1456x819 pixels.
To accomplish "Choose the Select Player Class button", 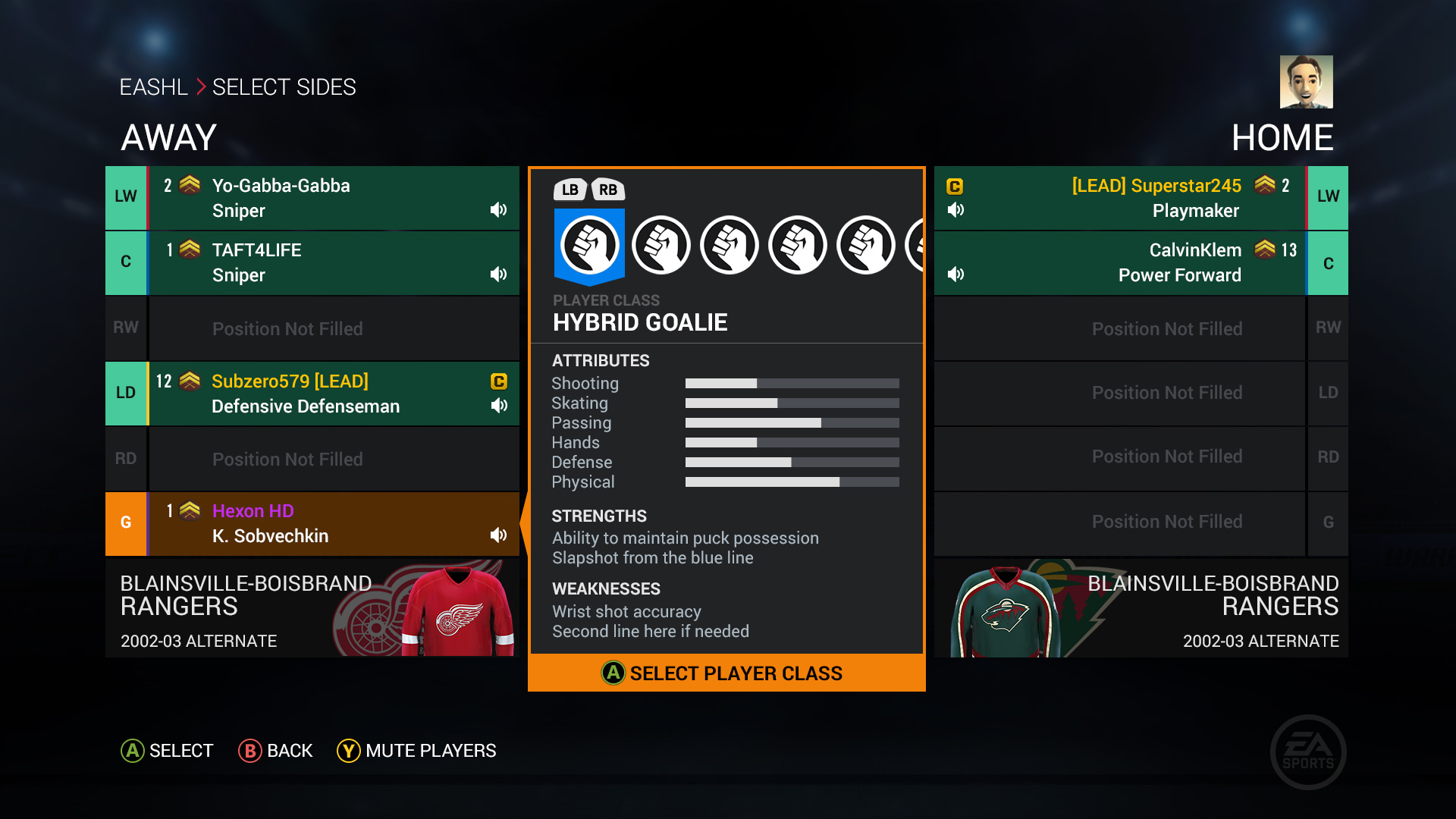I will coord(726,673).
